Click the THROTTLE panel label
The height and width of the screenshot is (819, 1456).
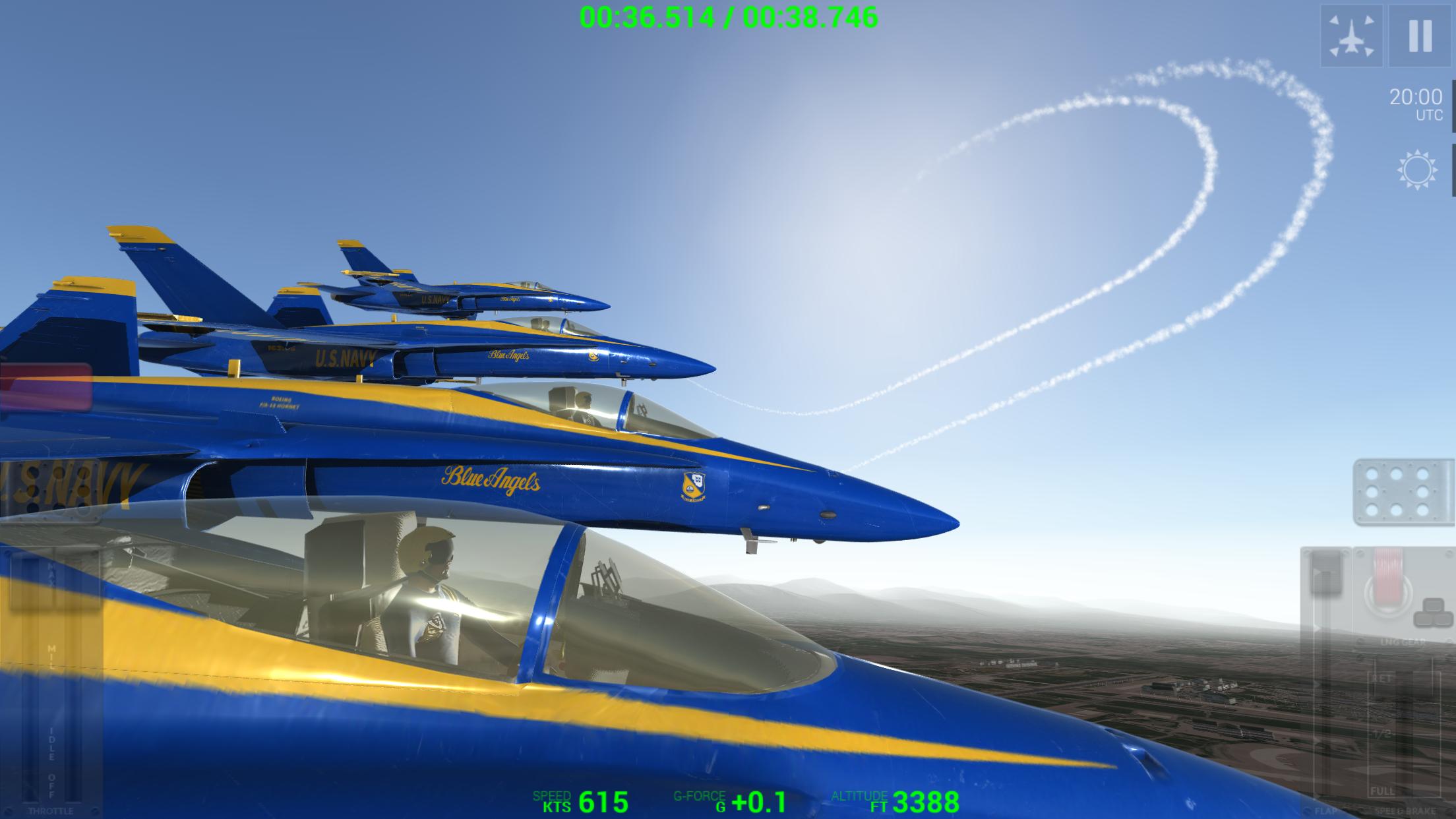point(51,809)
